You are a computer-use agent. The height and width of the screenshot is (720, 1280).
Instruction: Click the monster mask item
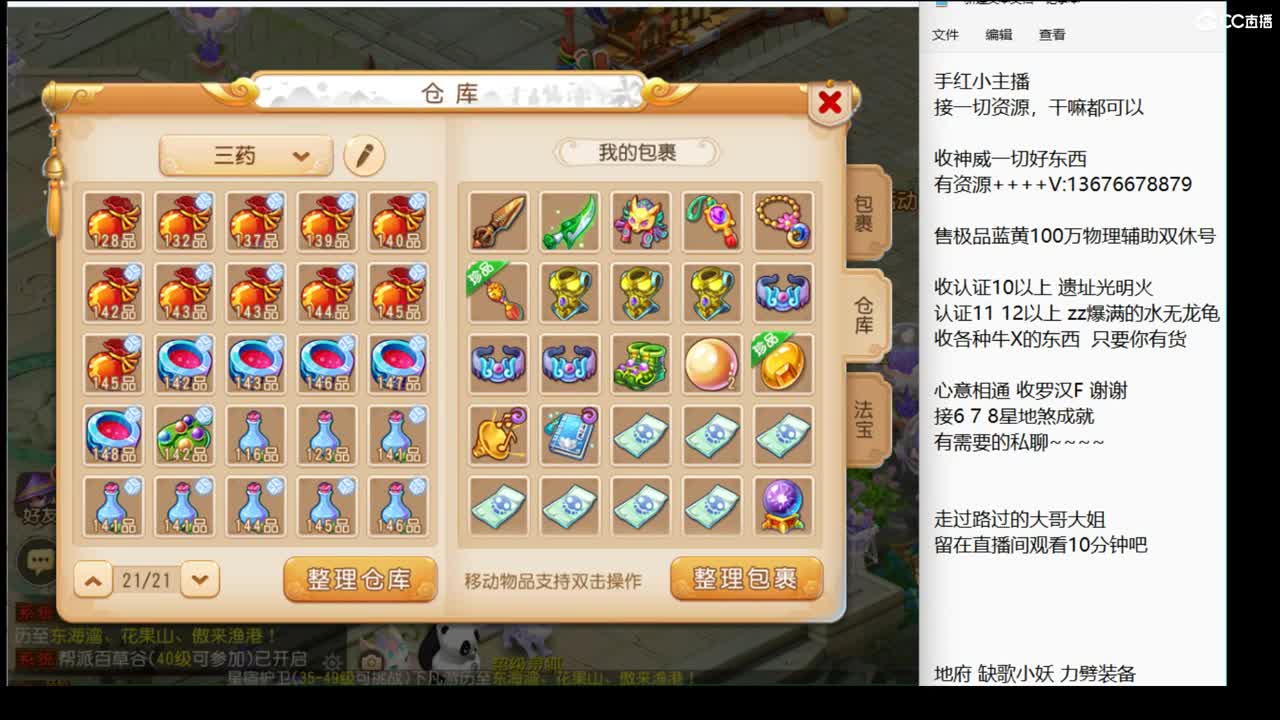coord(641,219)
